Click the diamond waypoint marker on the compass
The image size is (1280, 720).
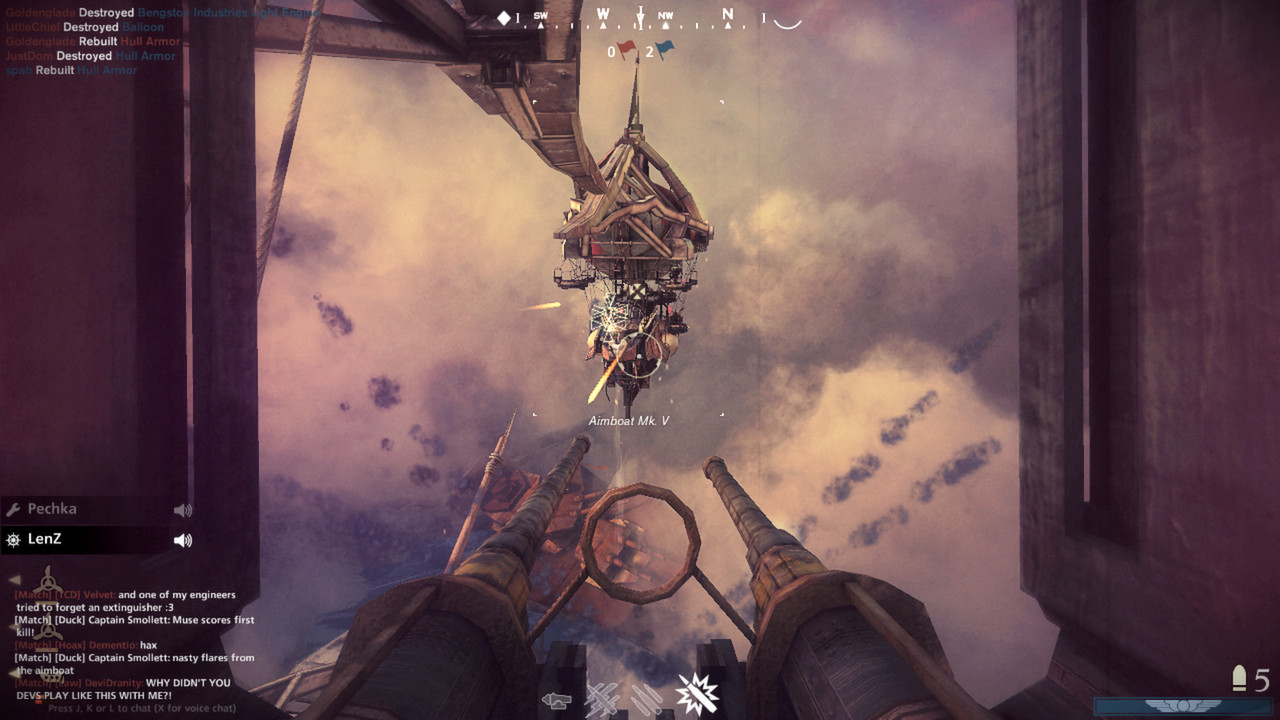[504, 17]
